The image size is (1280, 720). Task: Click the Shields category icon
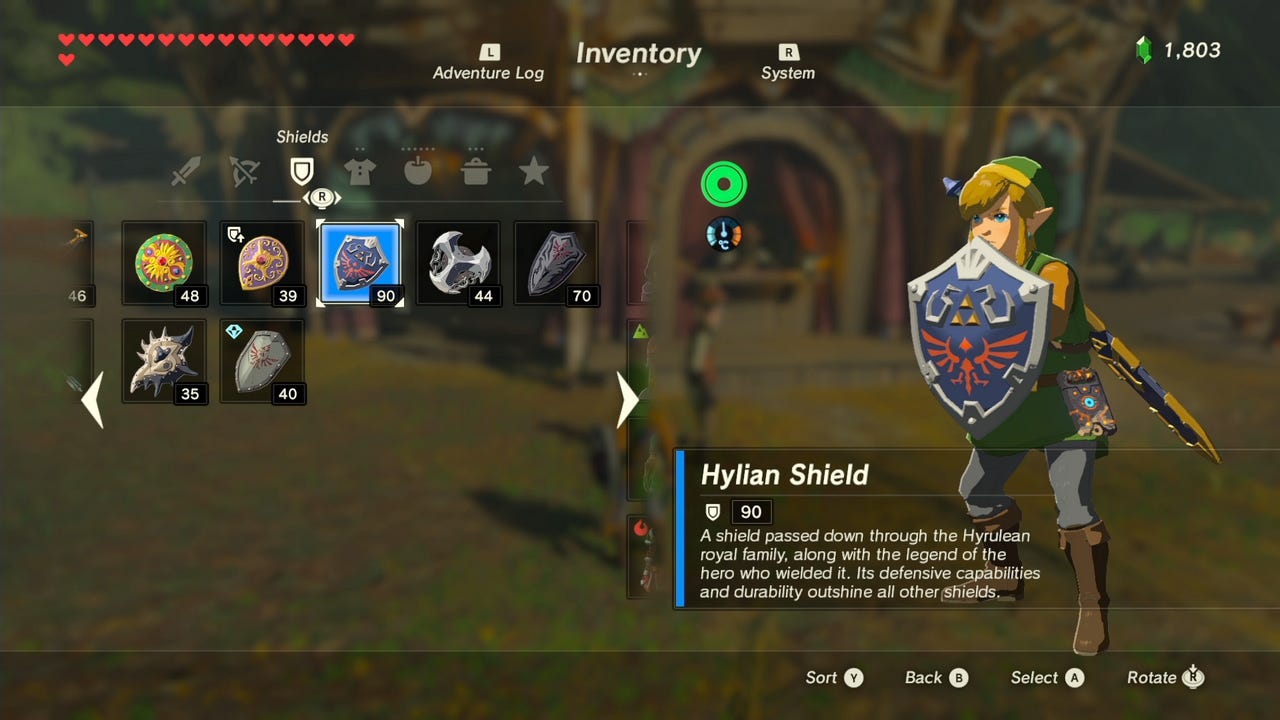click(301, 170)
